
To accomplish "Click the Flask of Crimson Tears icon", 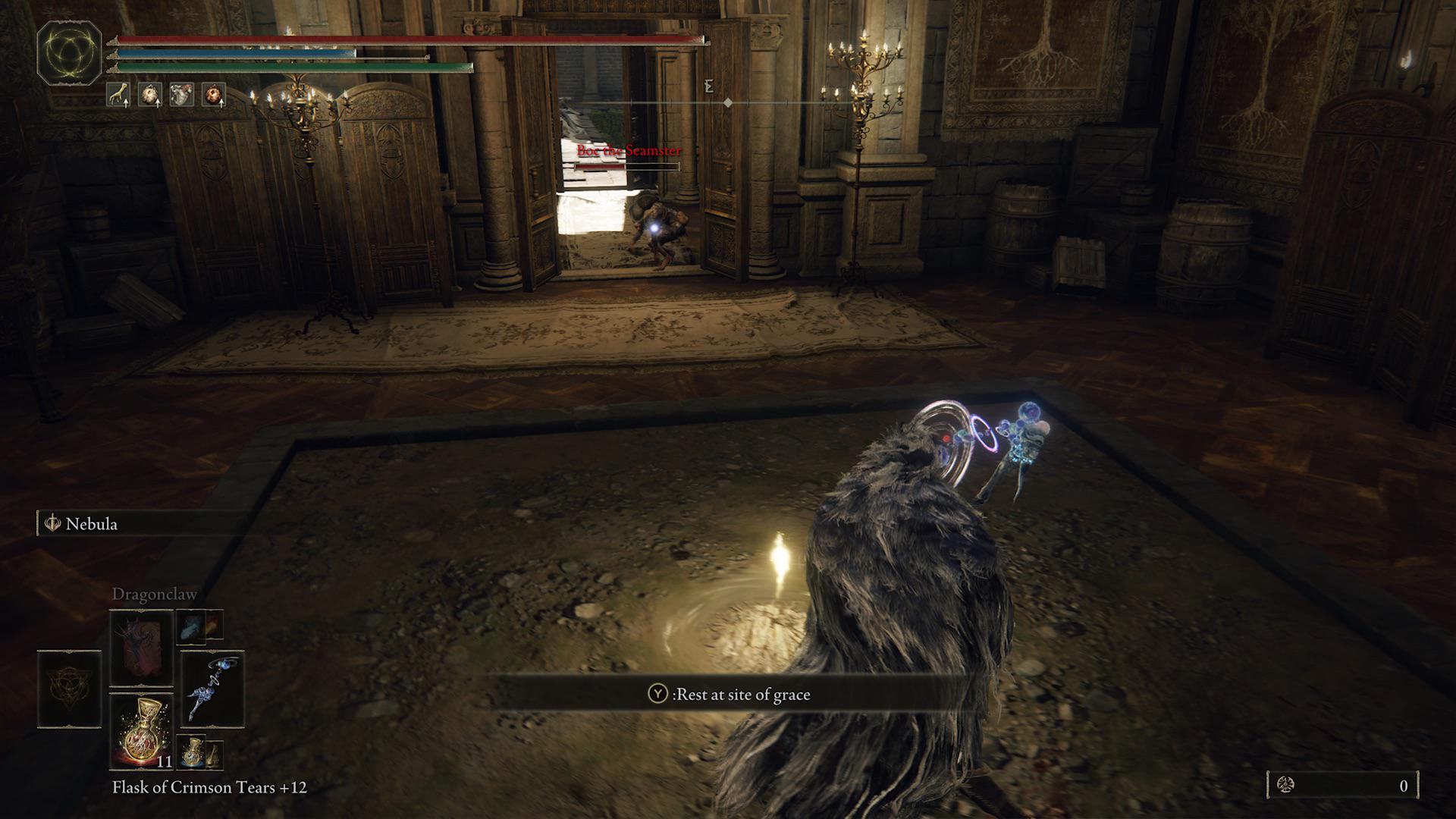I will tap(143, 733).
